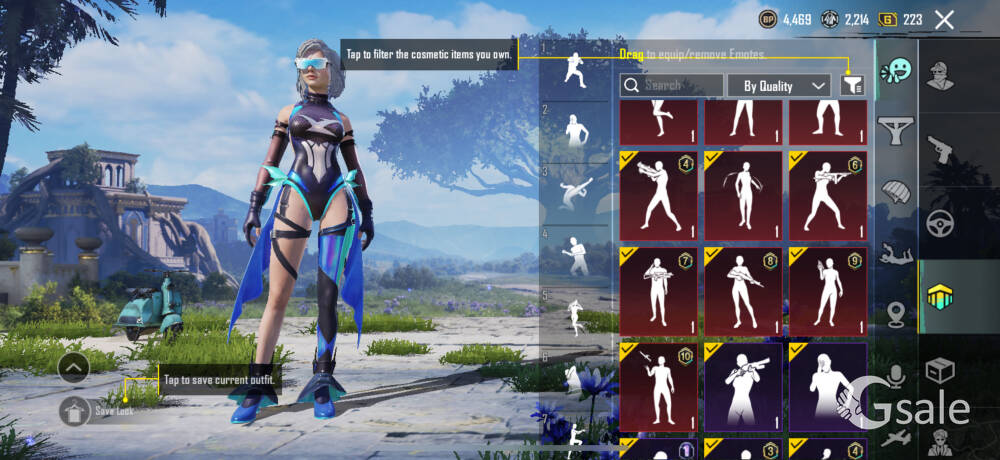1000x460 pixels.
Task: Toggle the owned-items filter funnel icon
Action: [x=852, y=86]
